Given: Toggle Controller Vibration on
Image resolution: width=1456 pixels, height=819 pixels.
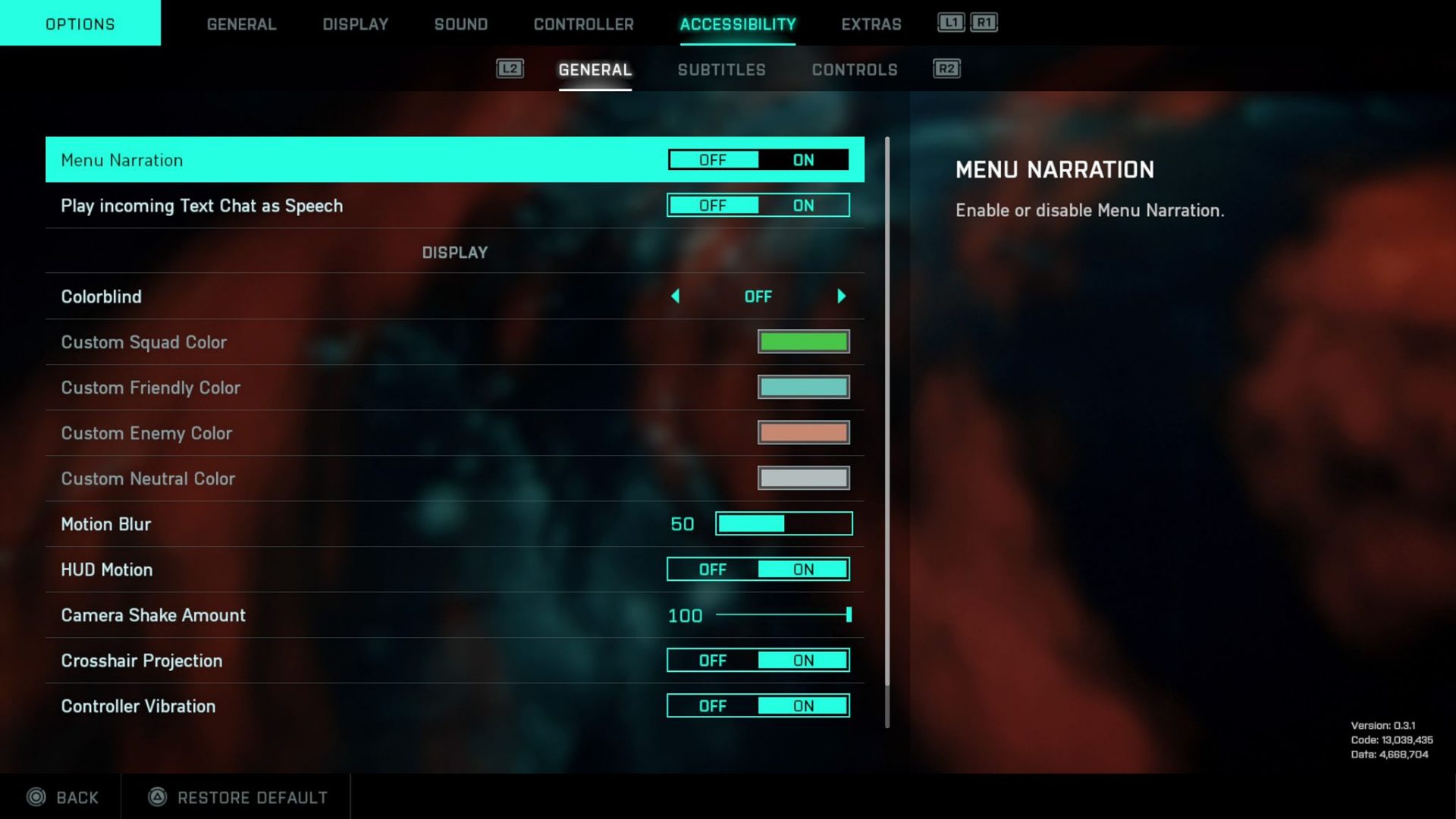Looking at the screenshot, I should click(x=803, y=705).
